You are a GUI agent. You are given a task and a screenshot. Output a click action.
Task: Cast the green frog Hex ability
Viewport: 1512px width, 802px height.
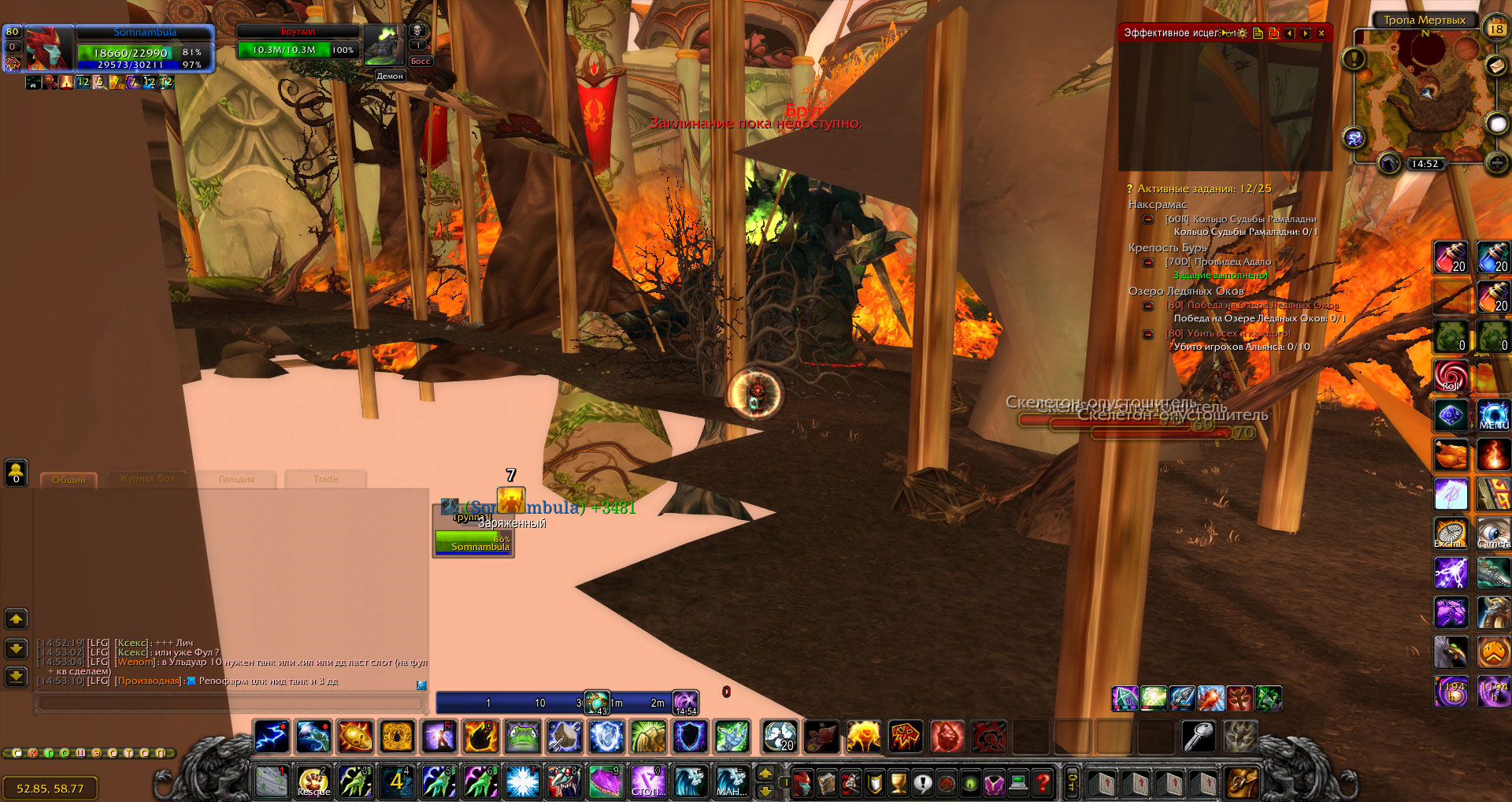pyautogui.click(x=522, y=737)
